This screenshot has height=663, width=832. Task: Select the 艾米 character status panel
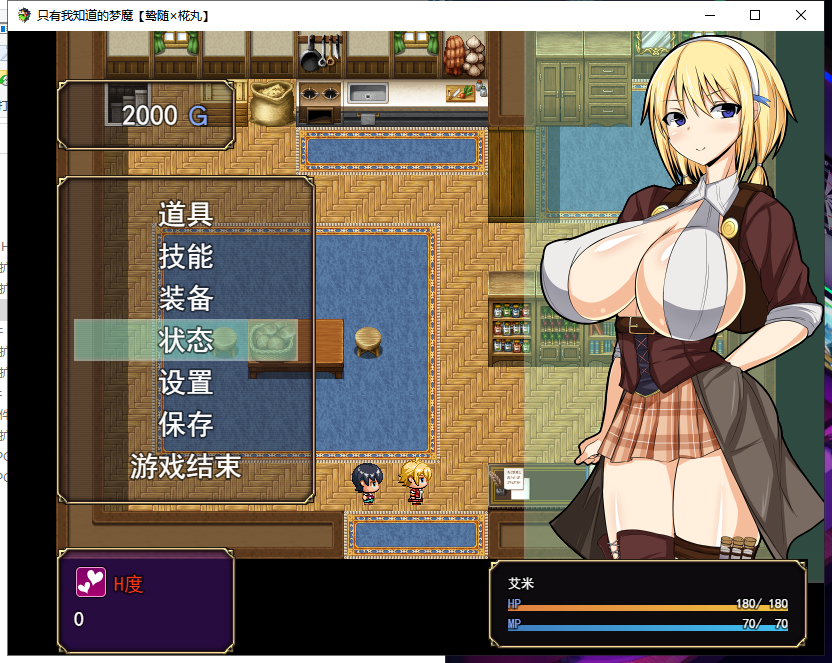[x=647, y=604]
